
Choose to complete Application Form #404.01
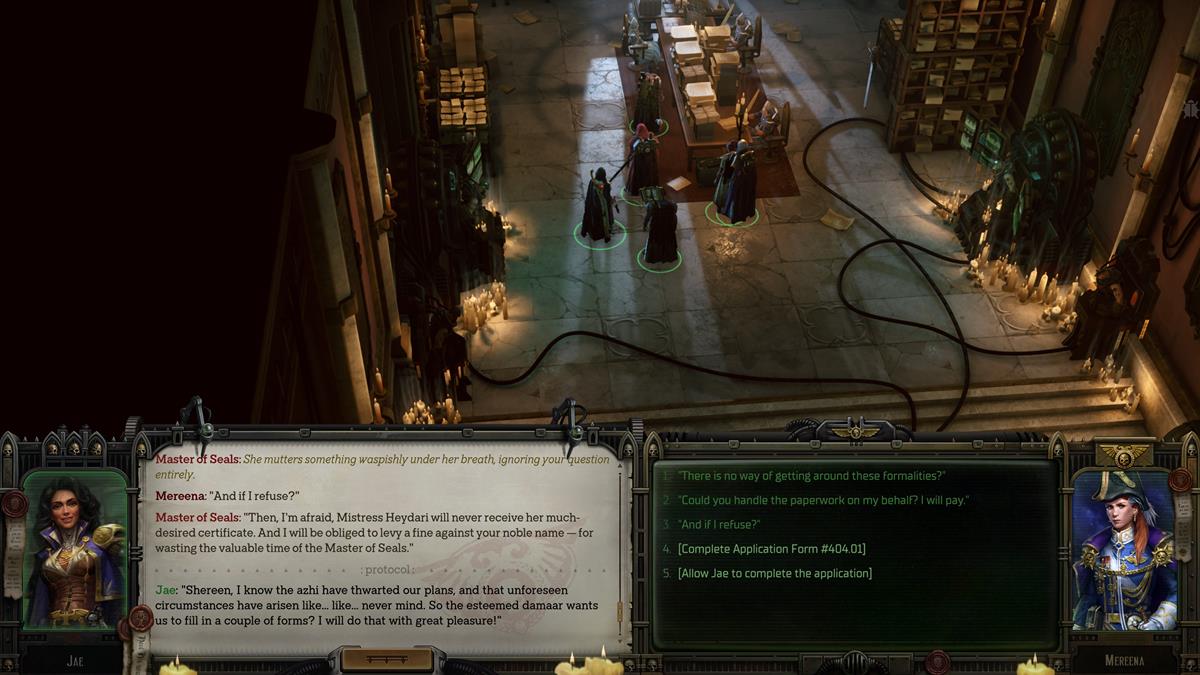click(x=771, y=549)
